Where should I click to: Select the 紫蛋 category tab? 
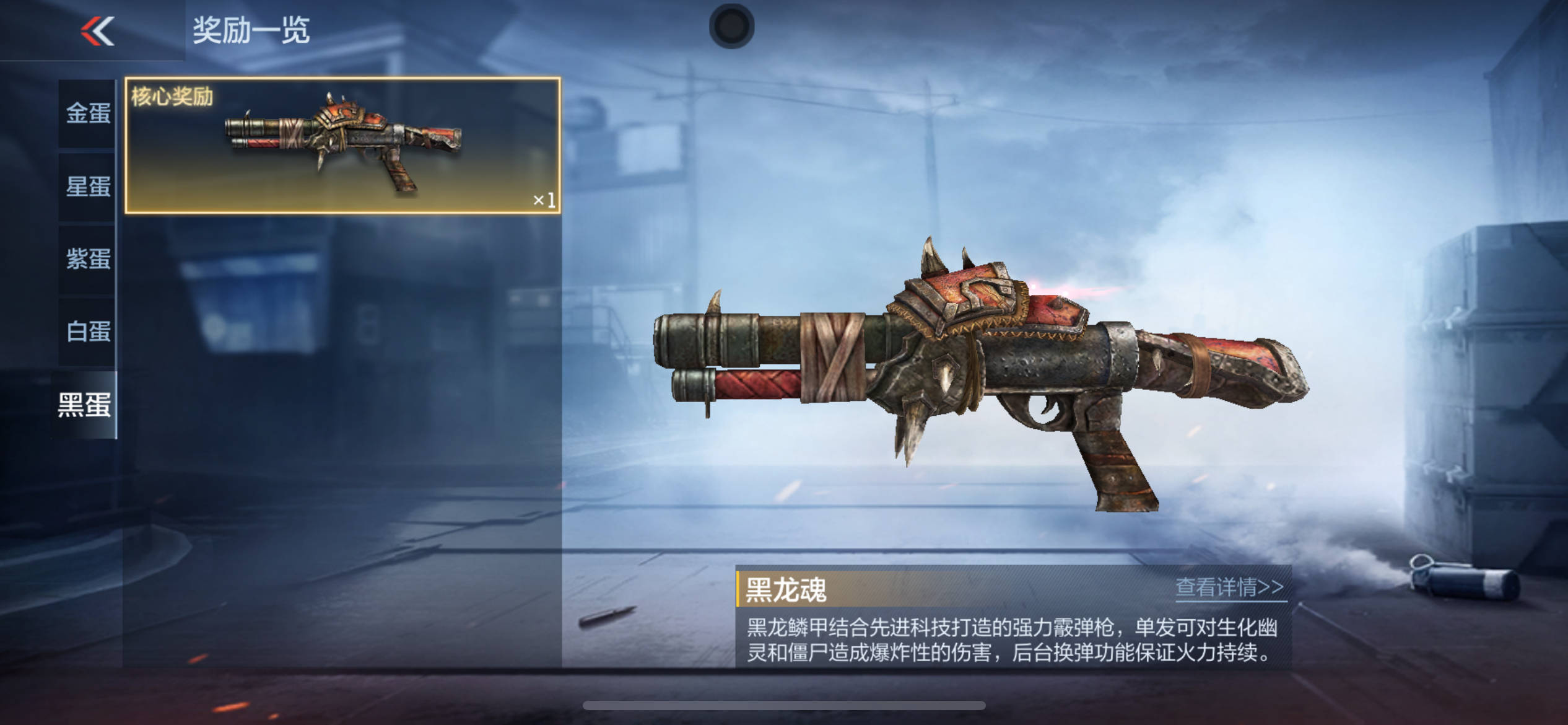(88, 259)
